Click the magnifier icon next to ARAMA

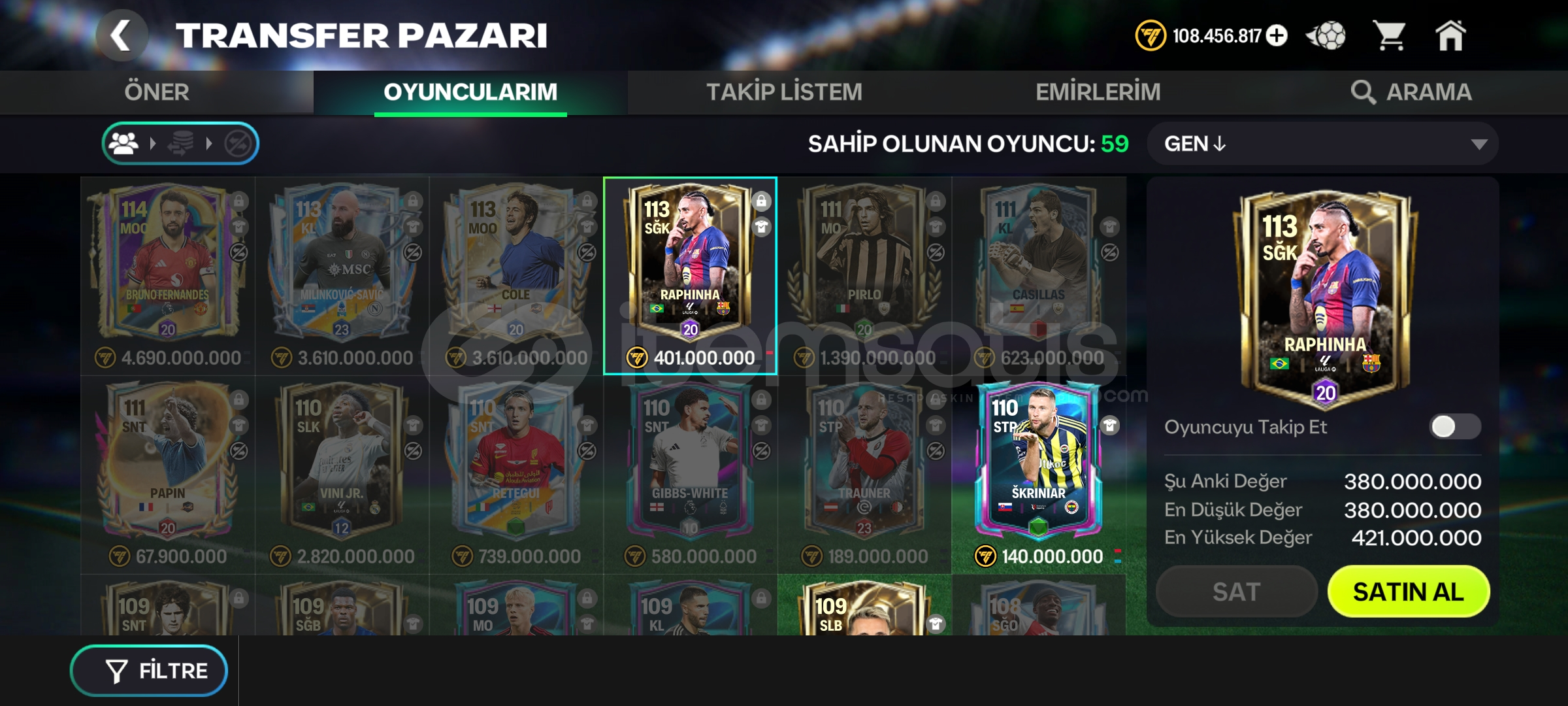pos(1365,92)
